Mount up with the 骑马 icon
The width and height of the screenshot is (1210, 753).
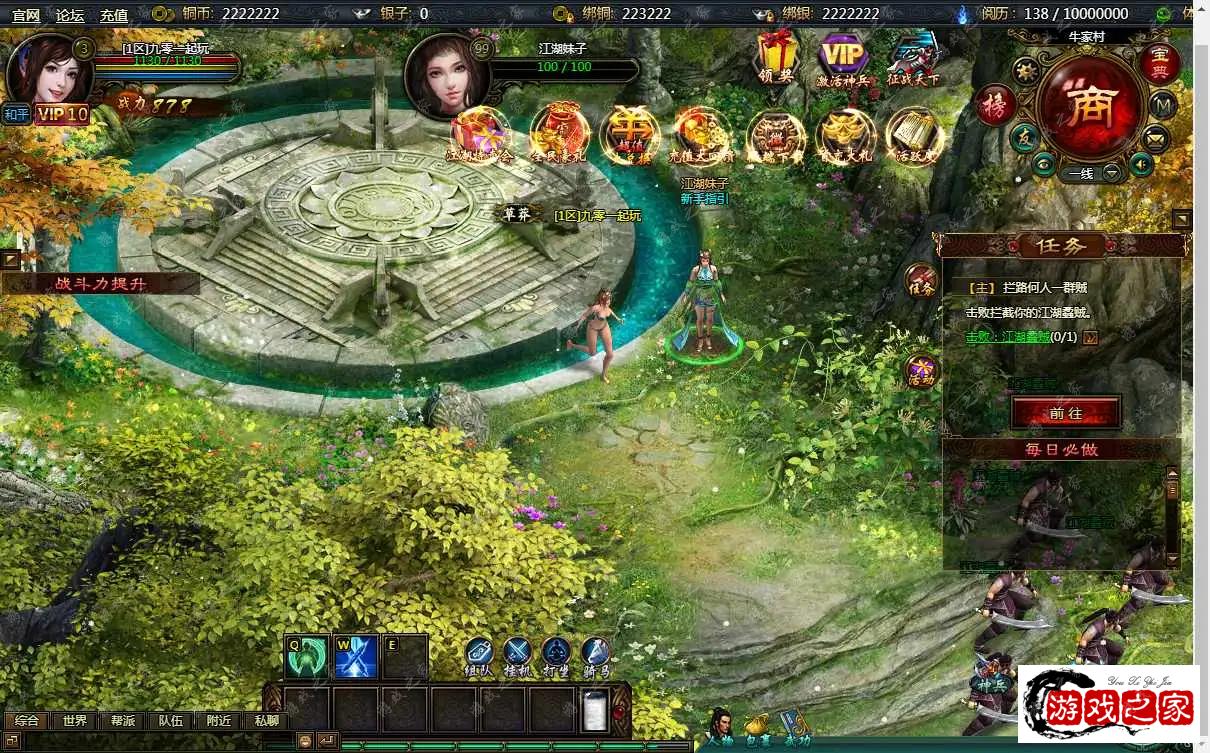[596, 656]
